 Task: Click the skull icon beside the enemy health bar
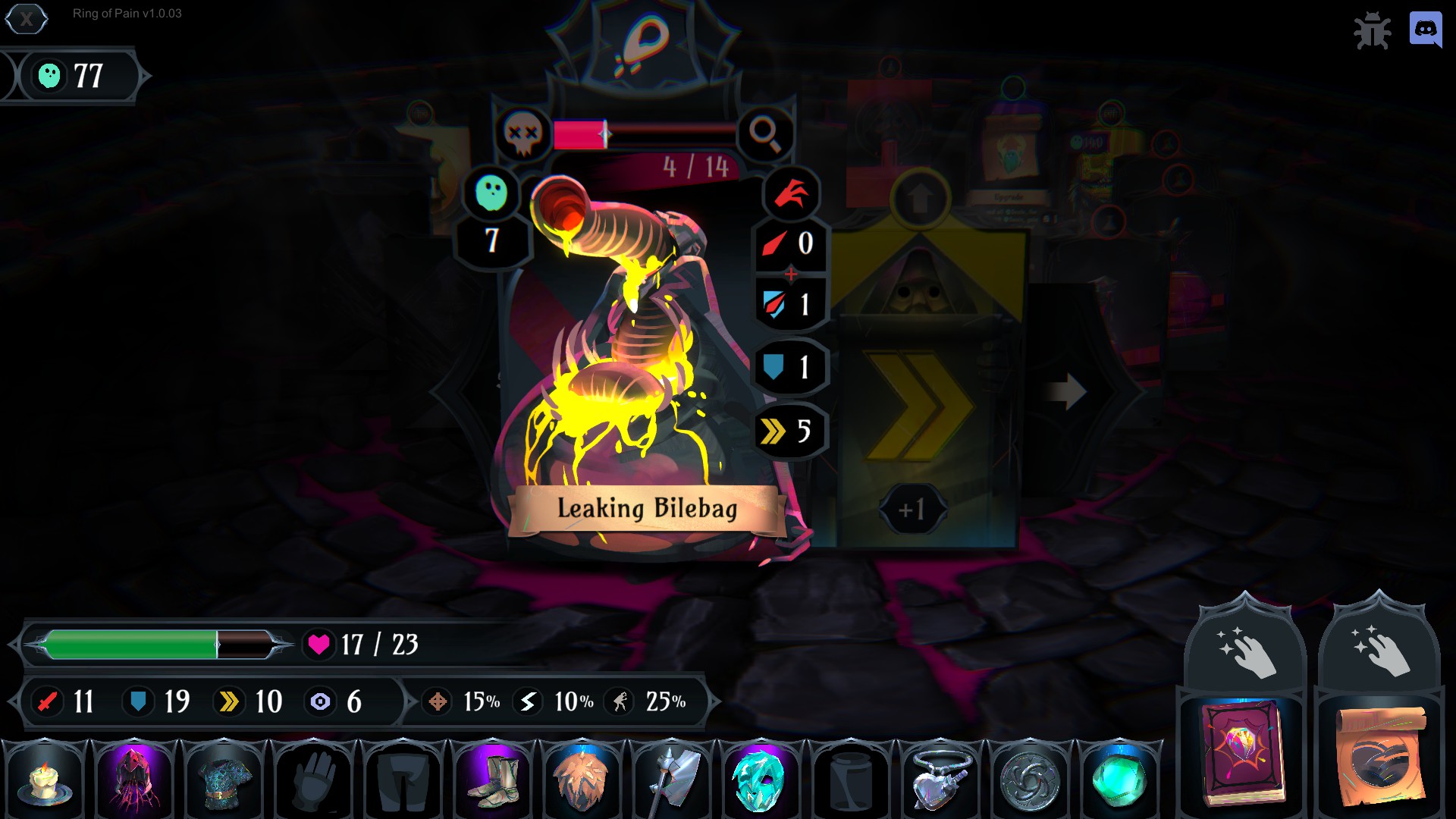522,134
